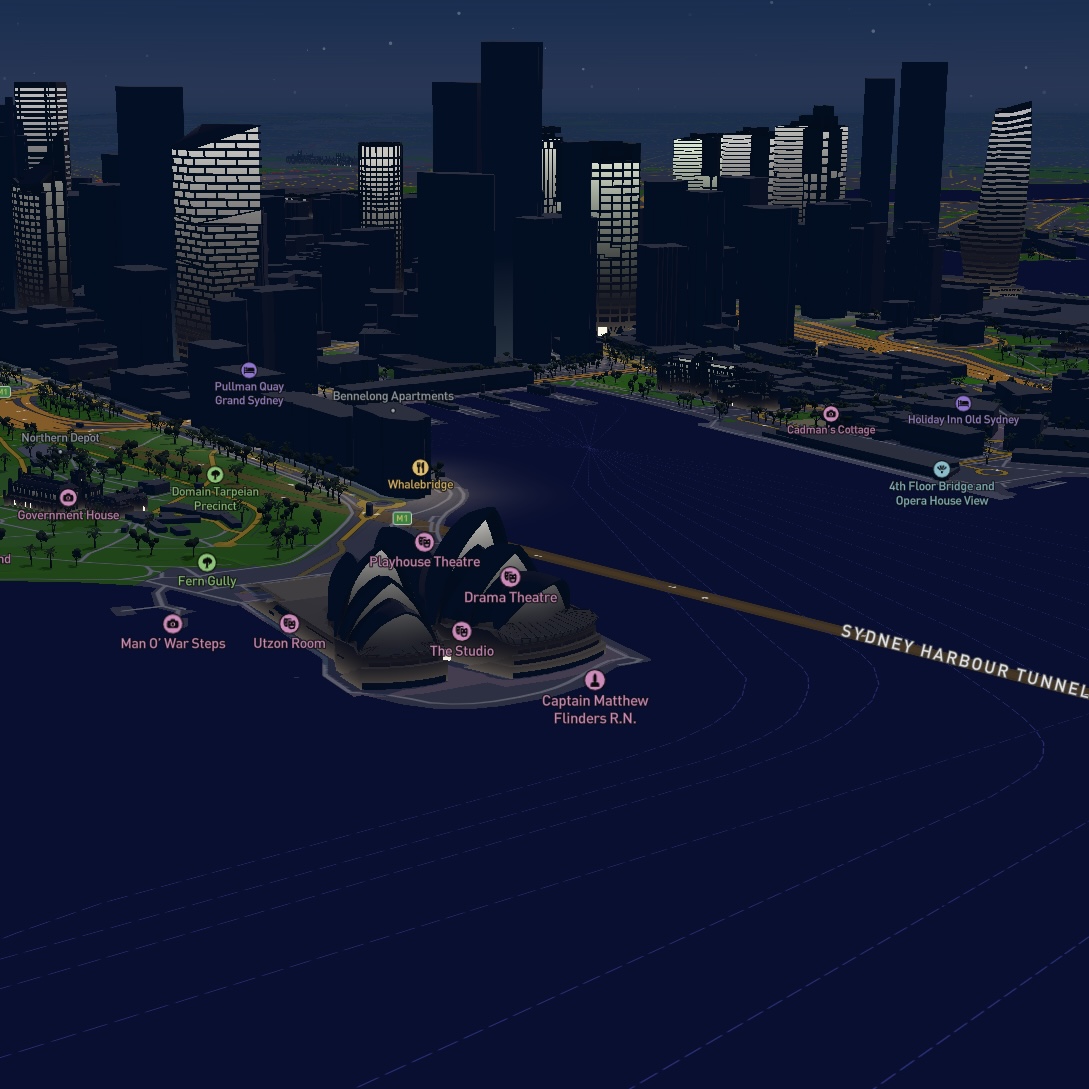
Task: Select the Northern Depot label
Action: click(61, 438)
